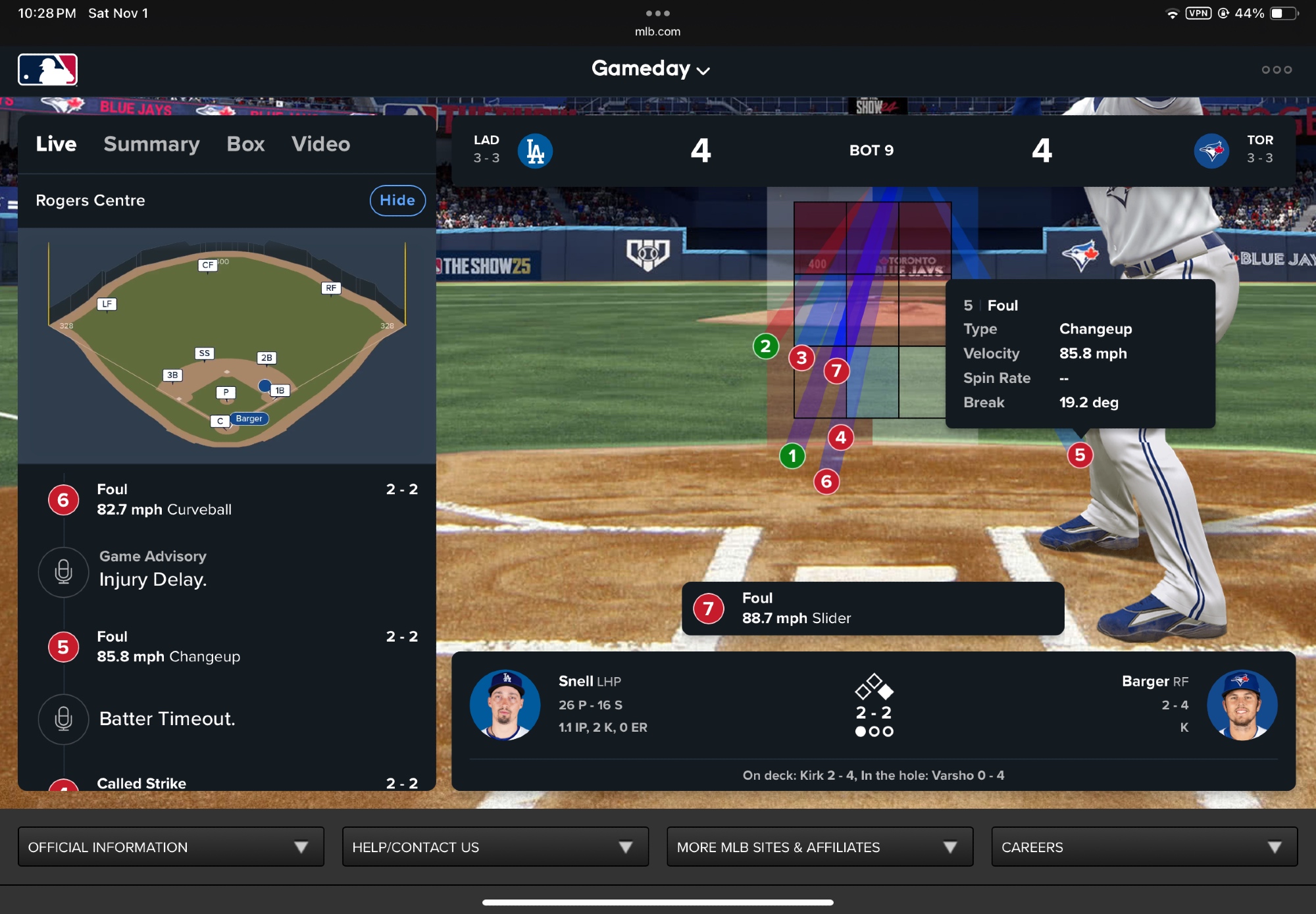Click Snell's pitcher headshot
The width and height of the screenshot is (1316, 914).
pos(505,705)
